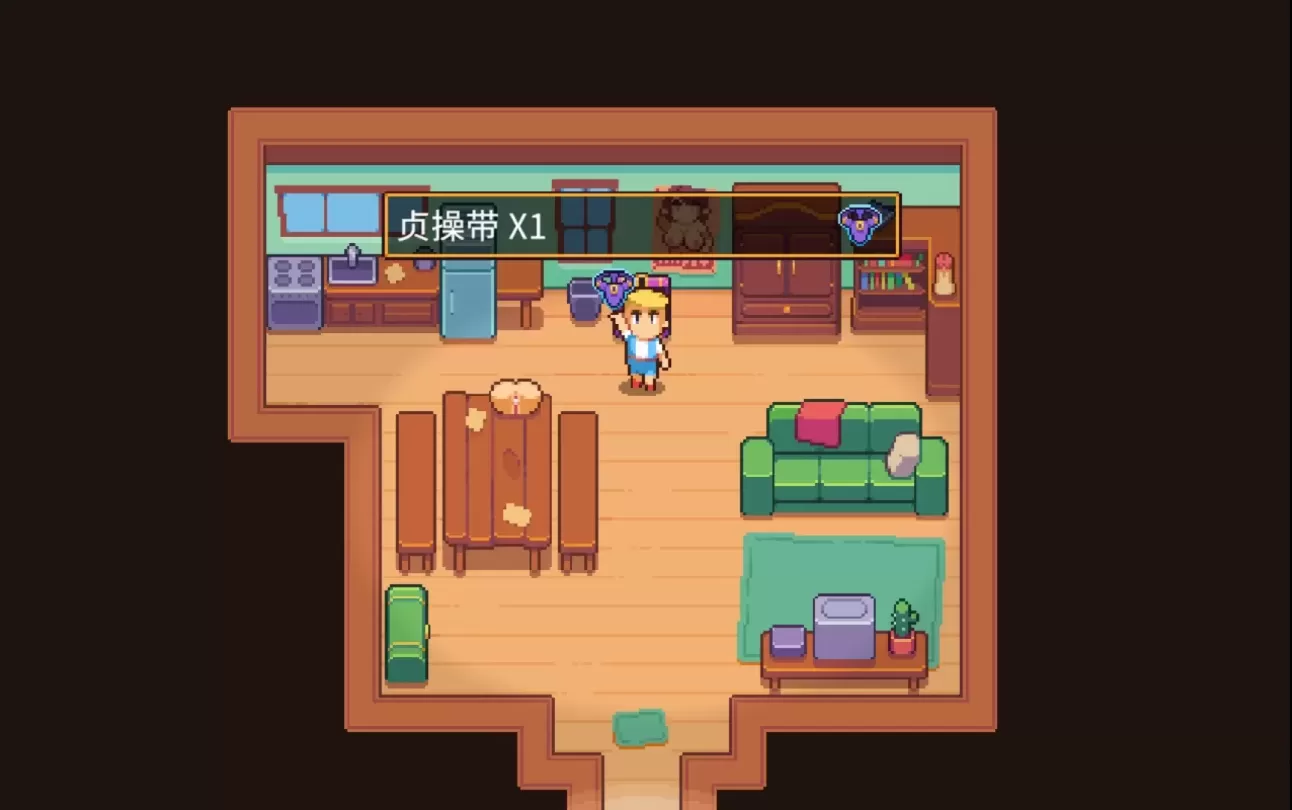
Task: Select the player character standing in the room
Action: coord(645,340)
